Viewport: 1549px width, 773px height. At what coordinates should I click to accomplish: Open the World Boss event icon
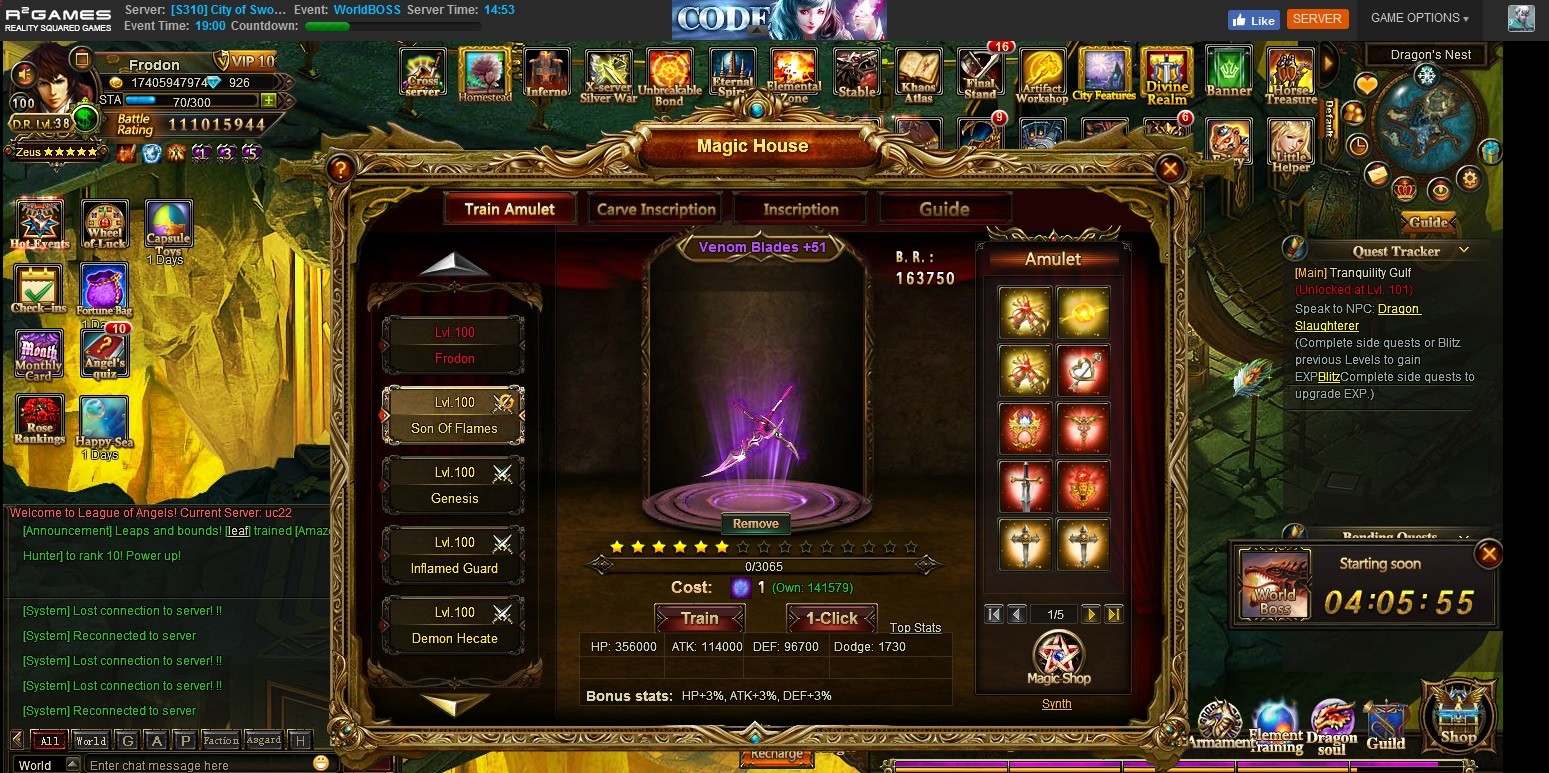(x=1274, y=584)
